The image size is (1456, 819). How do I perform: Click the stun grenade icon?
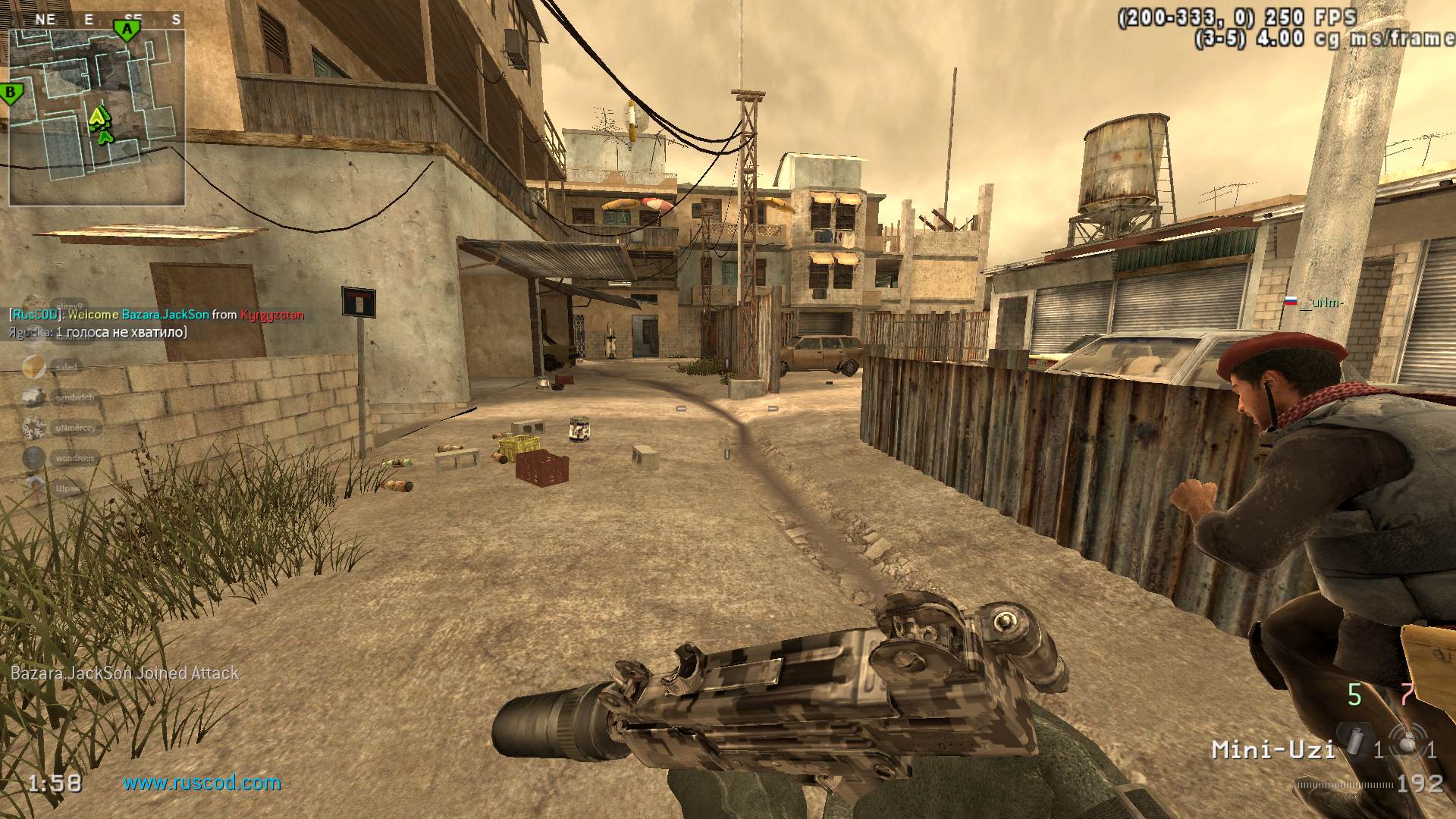pos(1407,740)
